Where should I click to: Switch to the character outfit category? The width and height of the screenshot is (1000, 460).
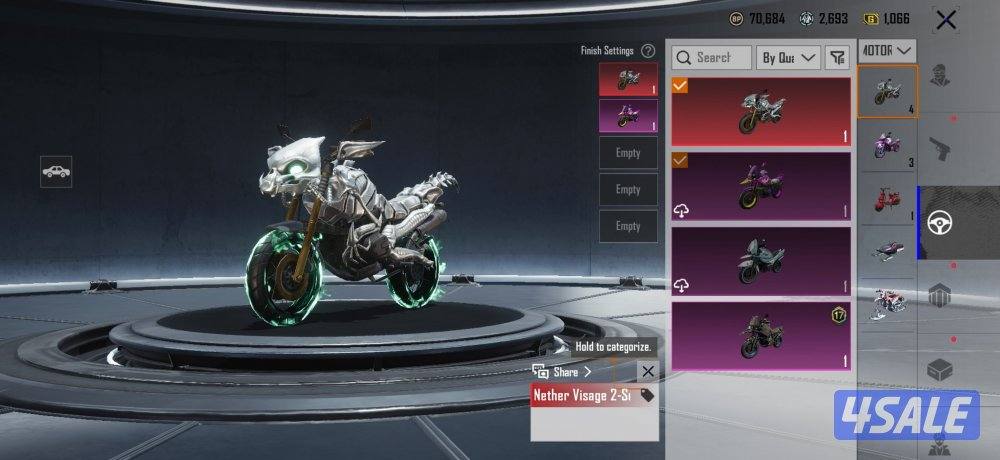(x=940, y=77)
